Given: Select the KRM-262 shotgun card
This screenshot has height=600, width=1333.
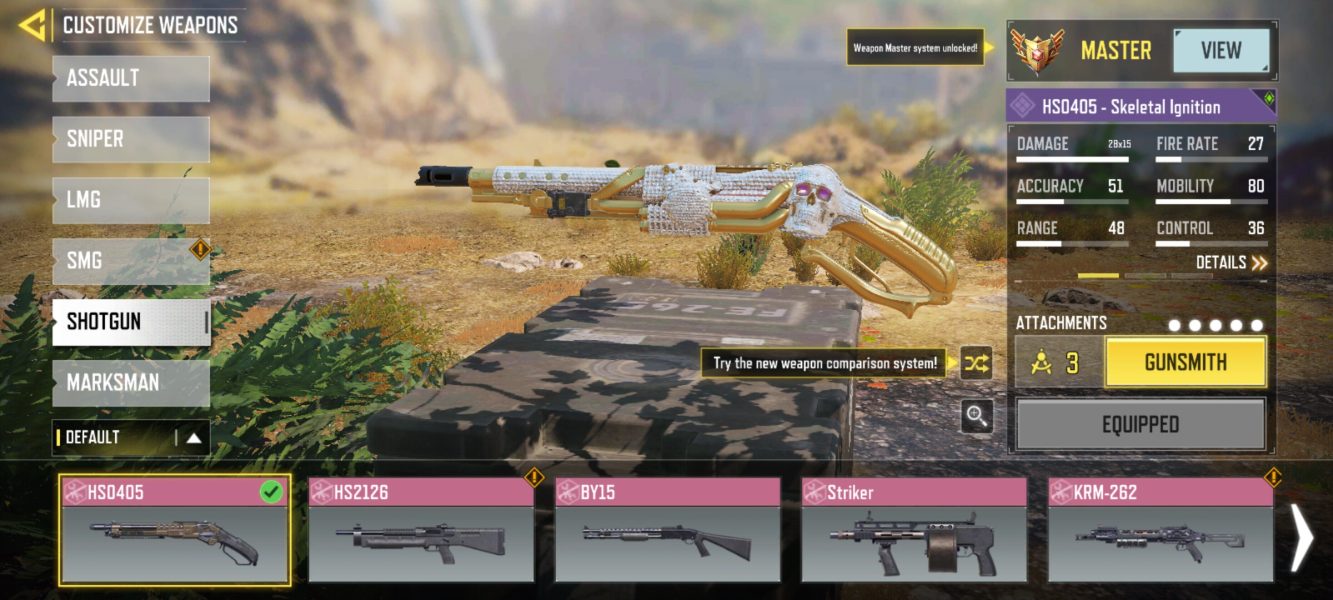Looking at the screenshot, I should pos(1160,530).
